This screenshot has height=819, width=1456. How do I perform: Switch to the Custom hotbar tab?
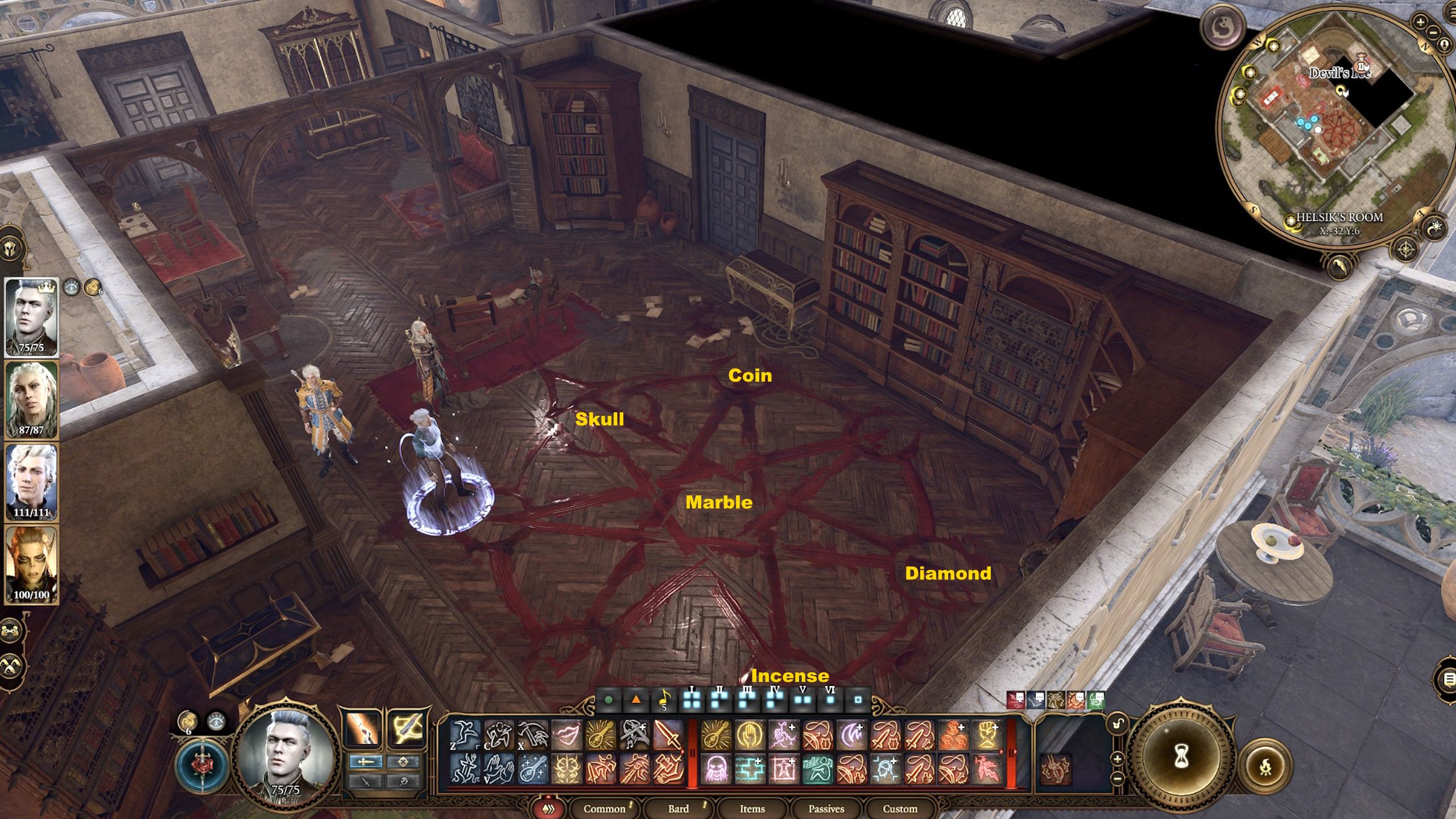900,808
